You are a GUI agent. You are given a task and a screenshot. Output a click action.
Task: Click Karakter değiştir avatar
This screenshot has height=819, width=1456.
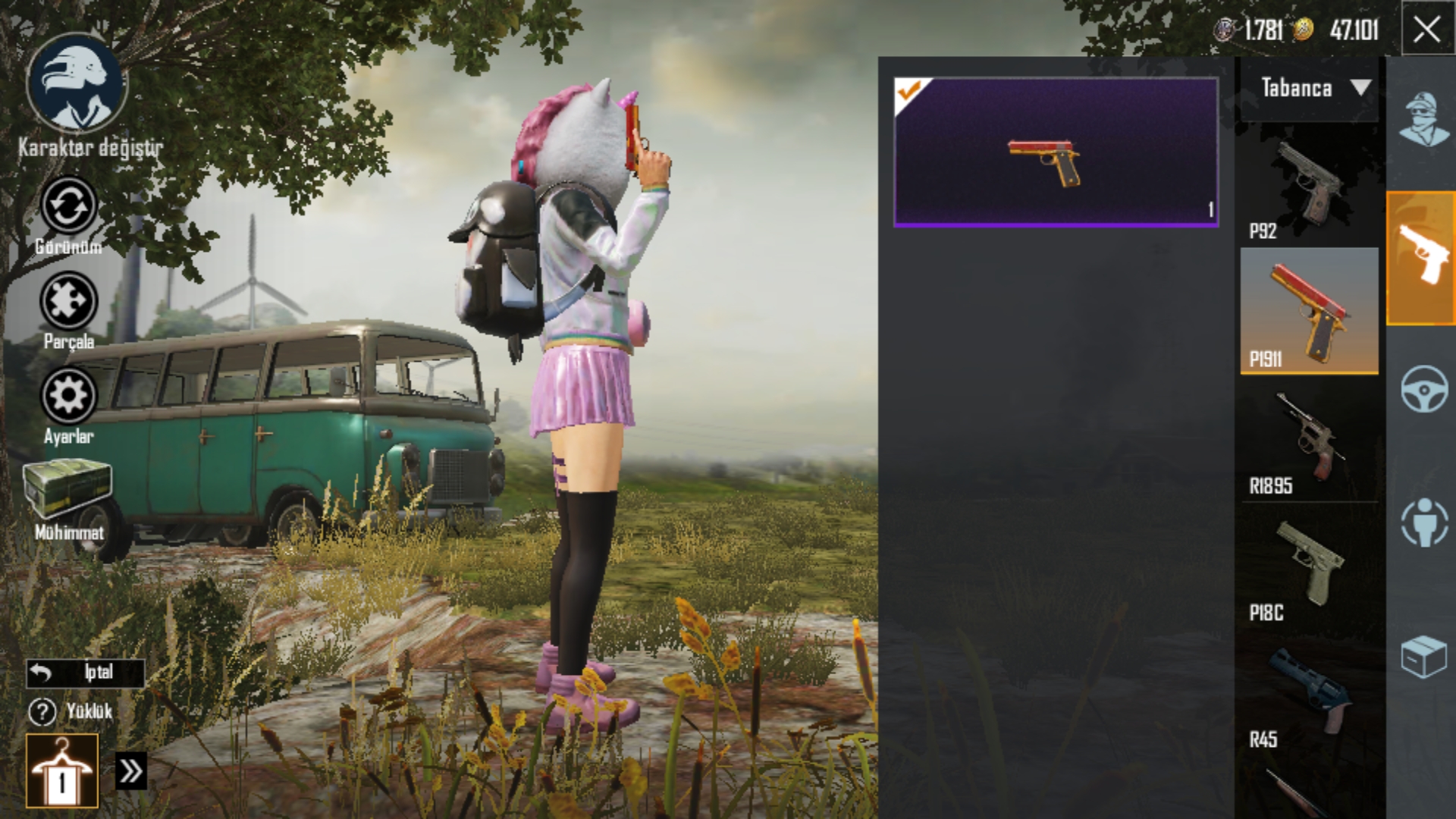pos(77,85)
